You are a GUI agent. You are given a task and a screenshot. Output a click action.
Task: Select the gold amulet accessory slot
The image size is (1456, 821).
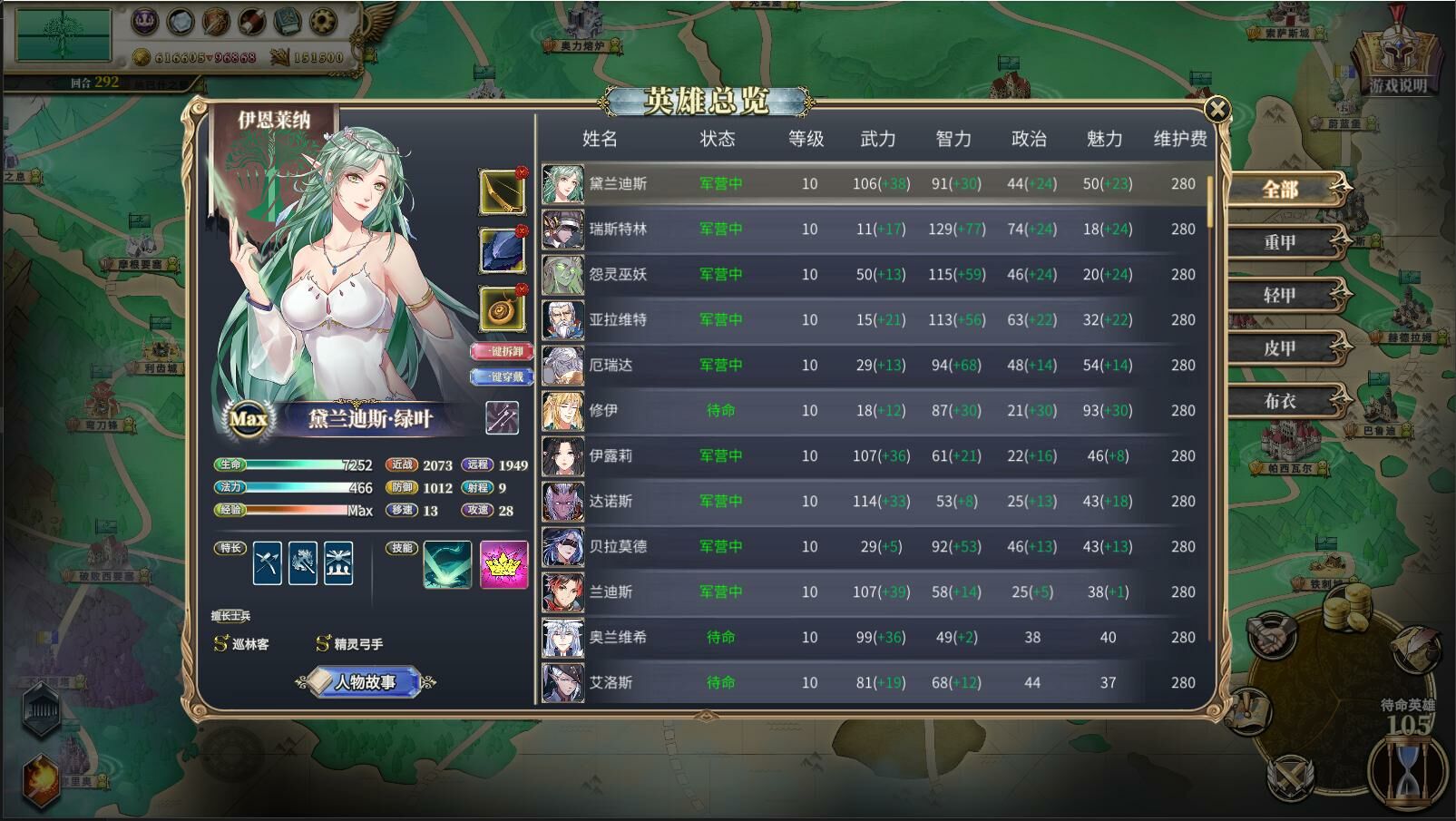(x=502, y=309)
